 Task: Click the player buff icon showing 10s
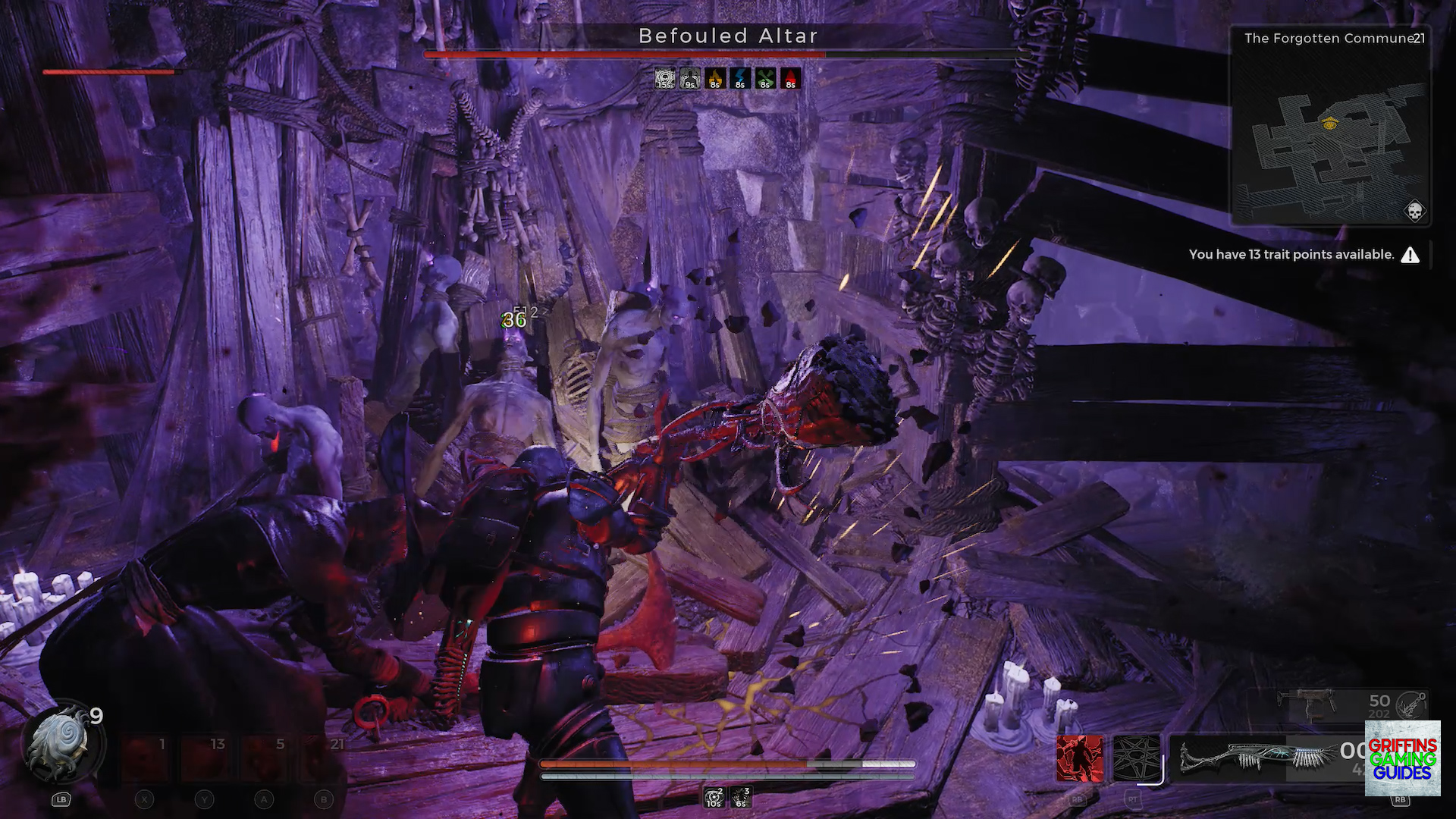(714, 796)
